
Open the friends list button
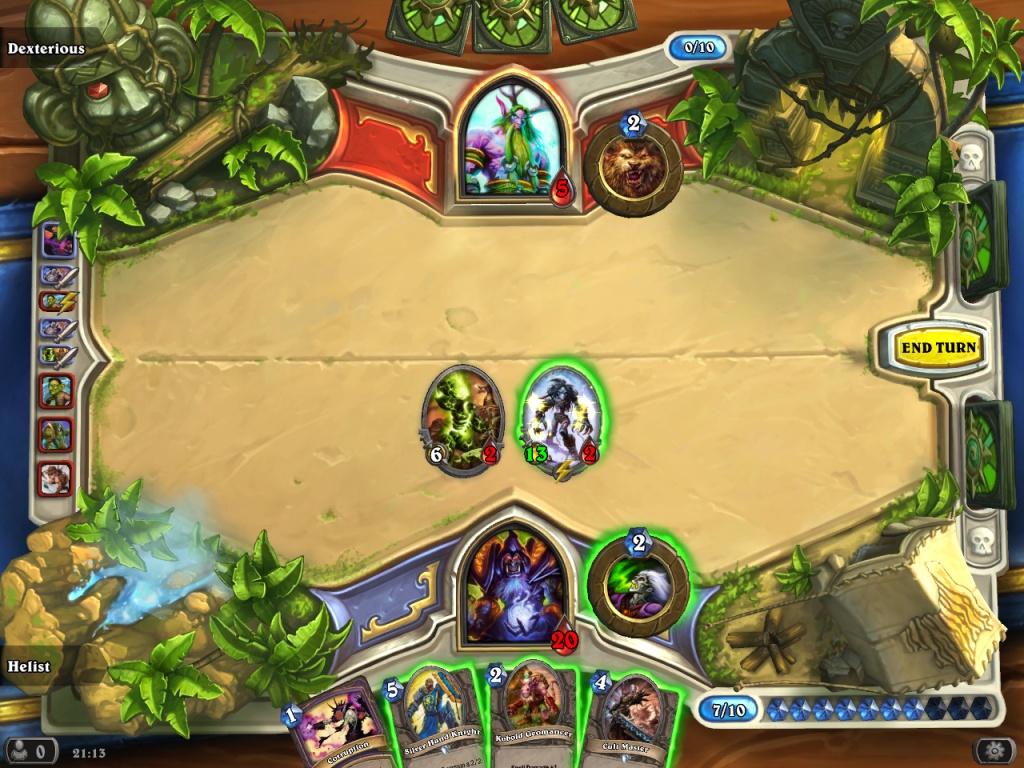pos(30,750)
